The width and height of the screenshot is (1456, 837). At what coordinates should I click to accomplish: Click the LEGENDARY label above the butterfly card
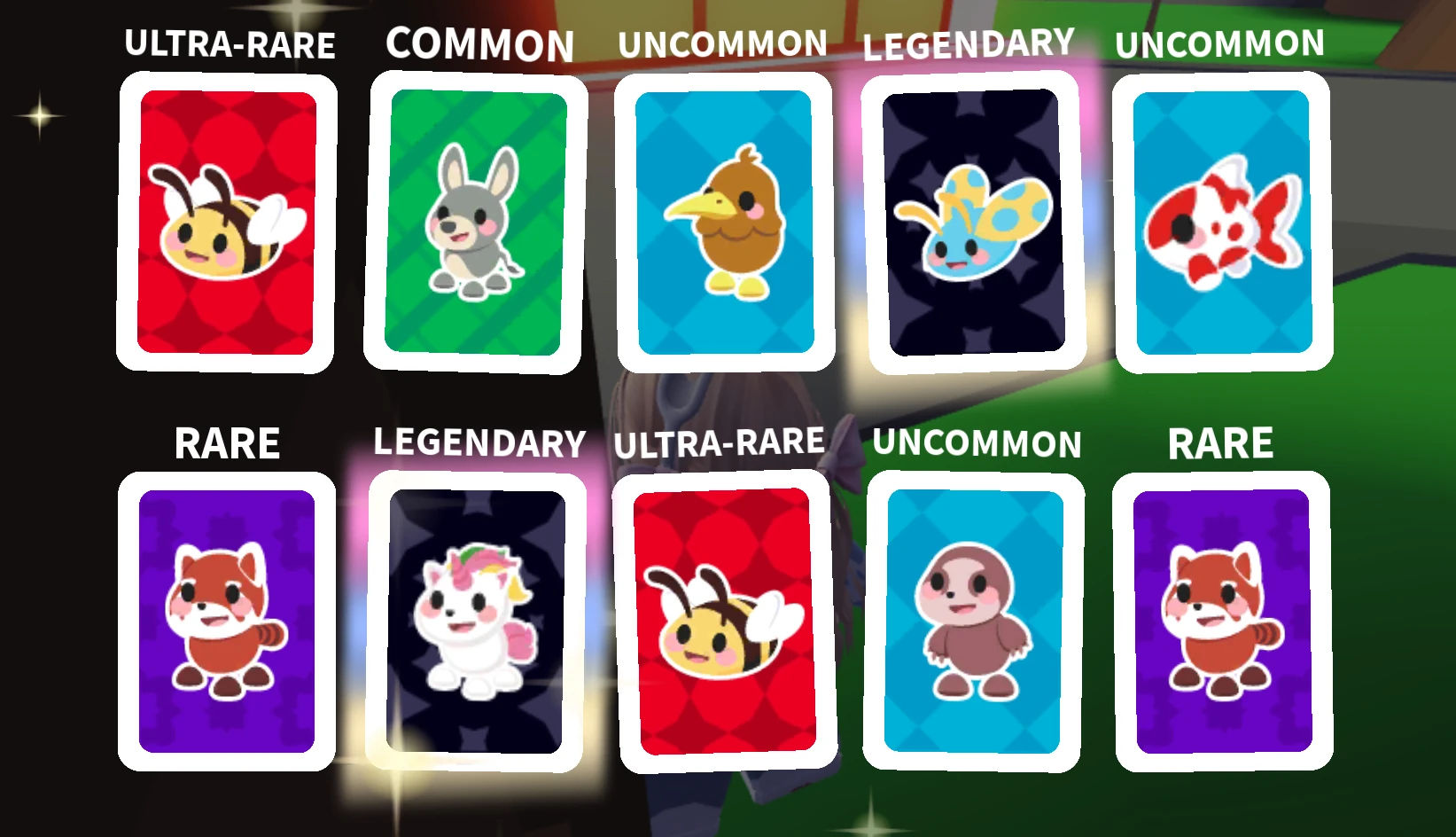(x=968, y=43)
